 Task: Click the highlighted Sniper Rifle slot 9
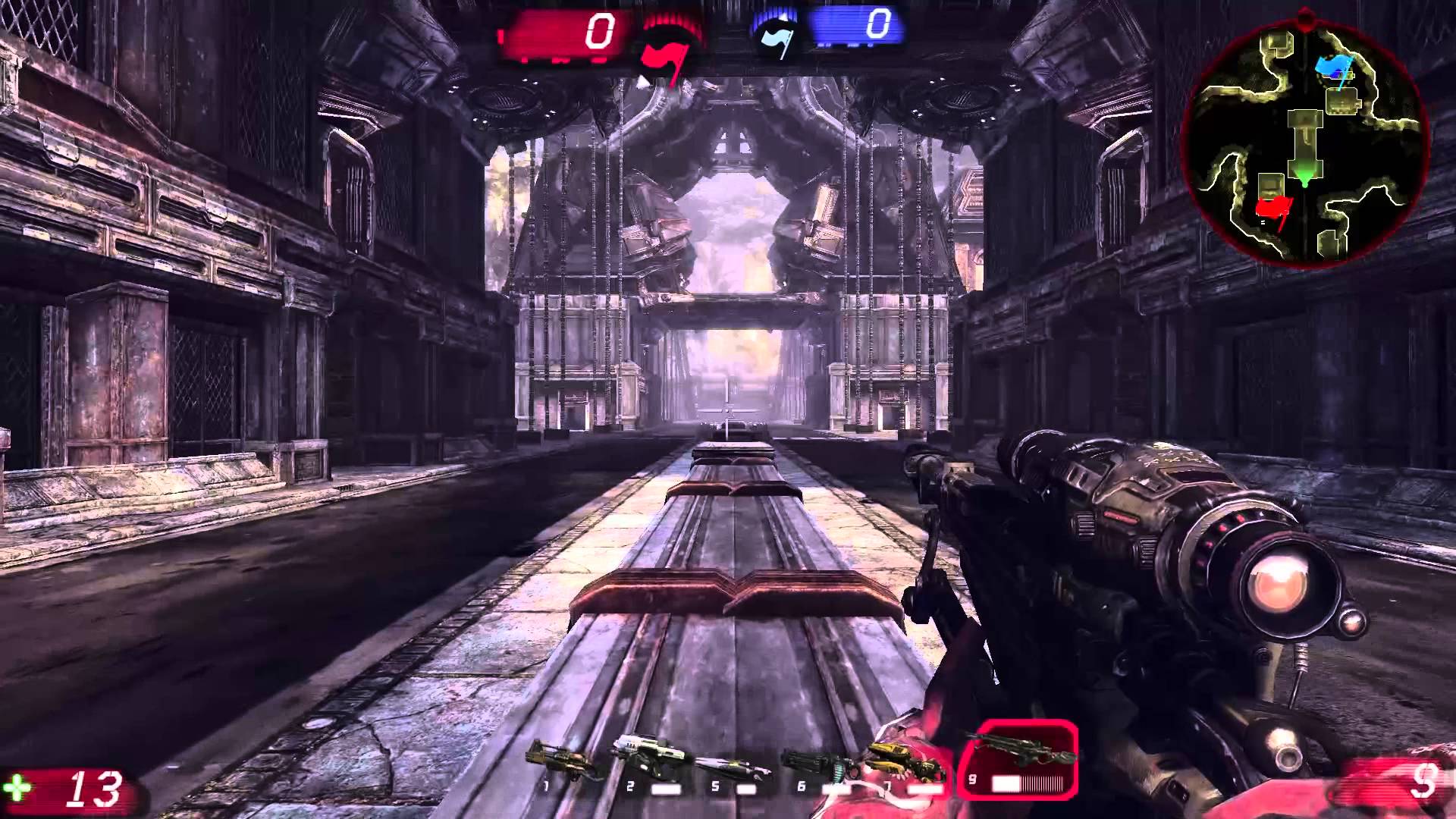(1018, 759)
